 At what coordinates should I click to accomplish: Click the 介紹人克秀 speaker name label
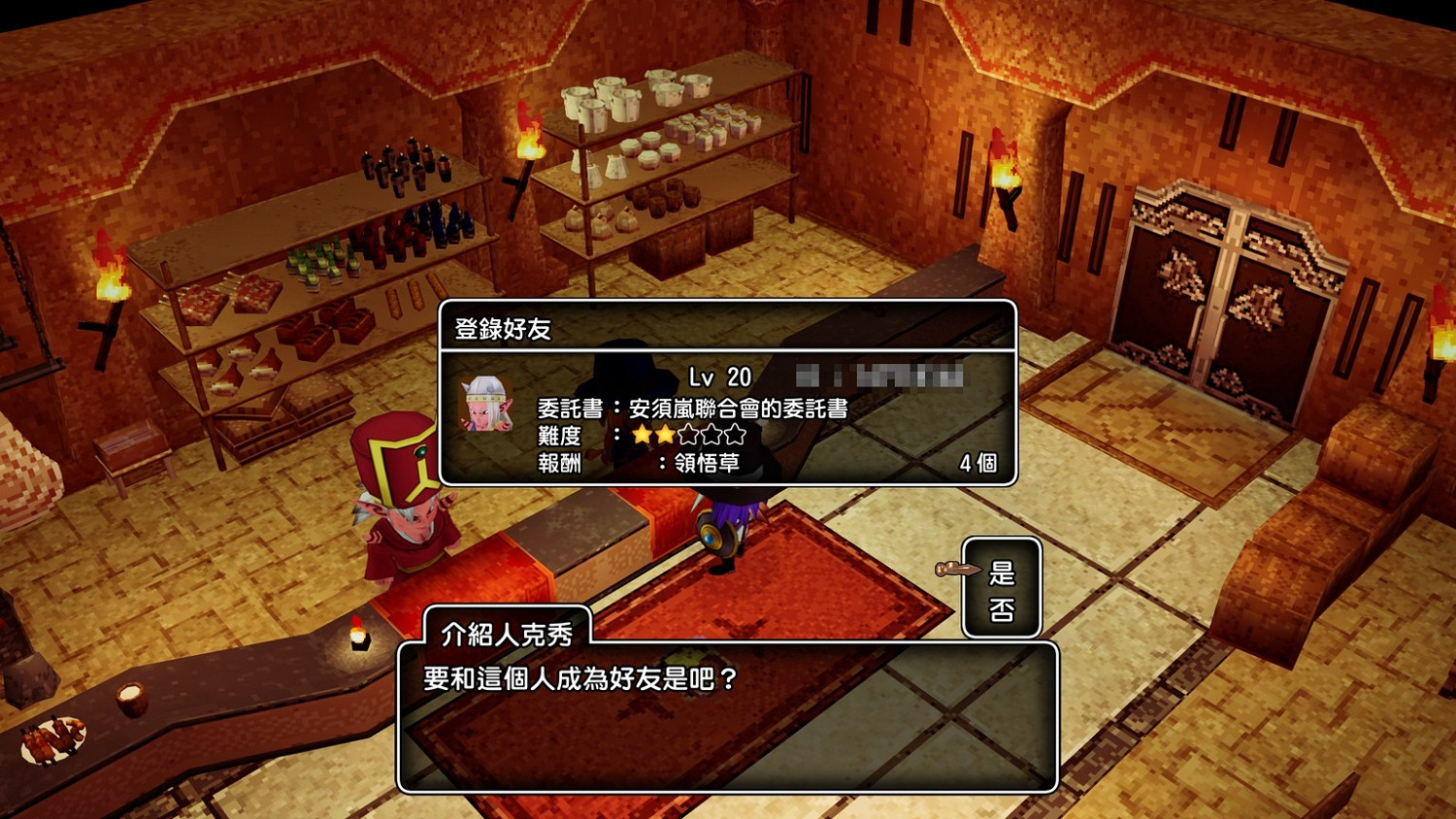pos(505,629)
